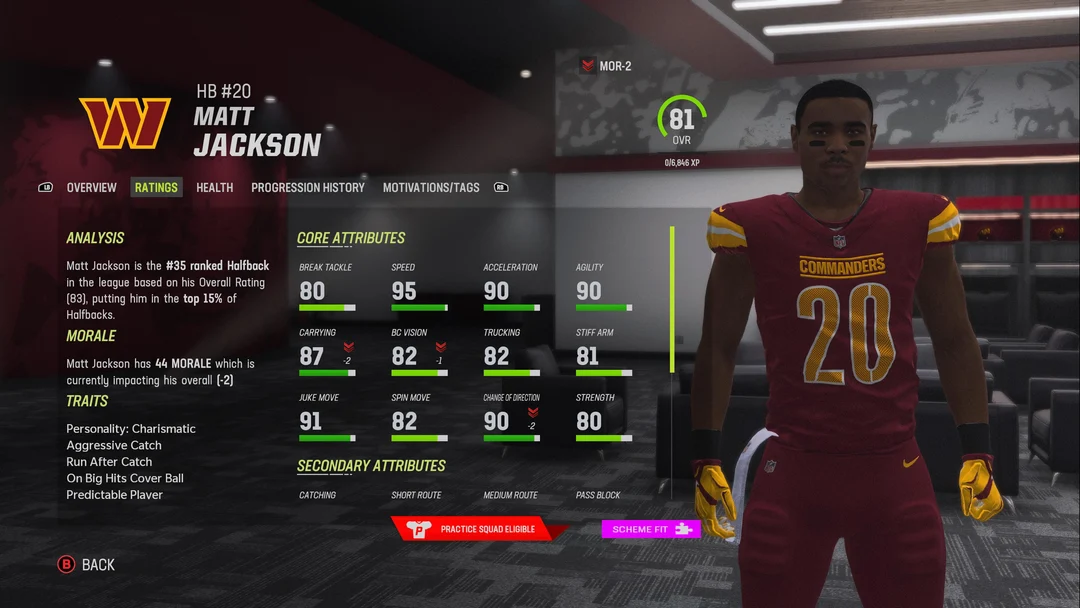The width and height of the screenshot is (1080, 608).
Task: Open the Motivations/Tags tab
Action: tap(431, 187)
